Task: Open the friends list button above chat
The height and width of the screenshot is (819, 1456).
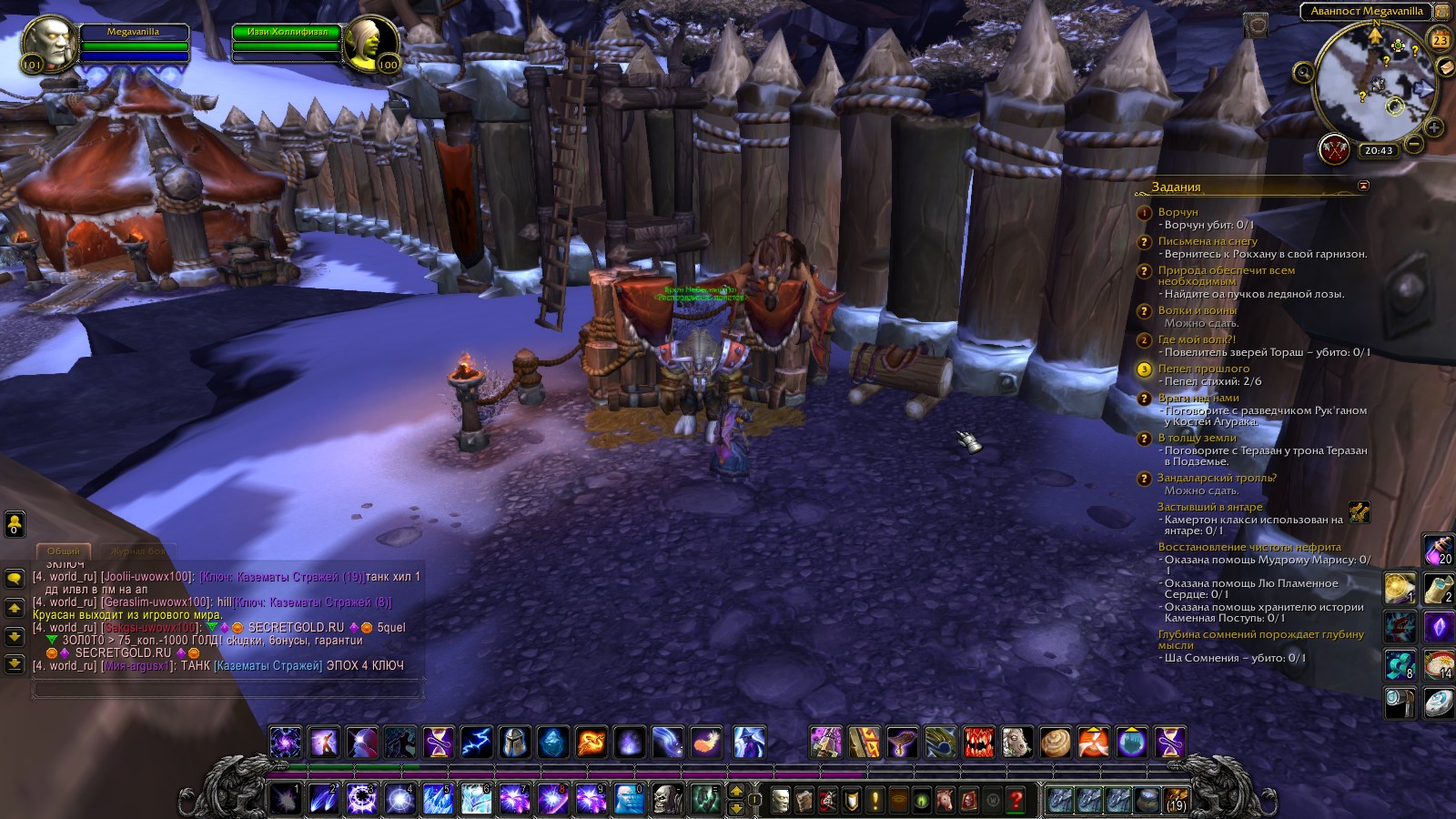Action: (x=15, y=524)
